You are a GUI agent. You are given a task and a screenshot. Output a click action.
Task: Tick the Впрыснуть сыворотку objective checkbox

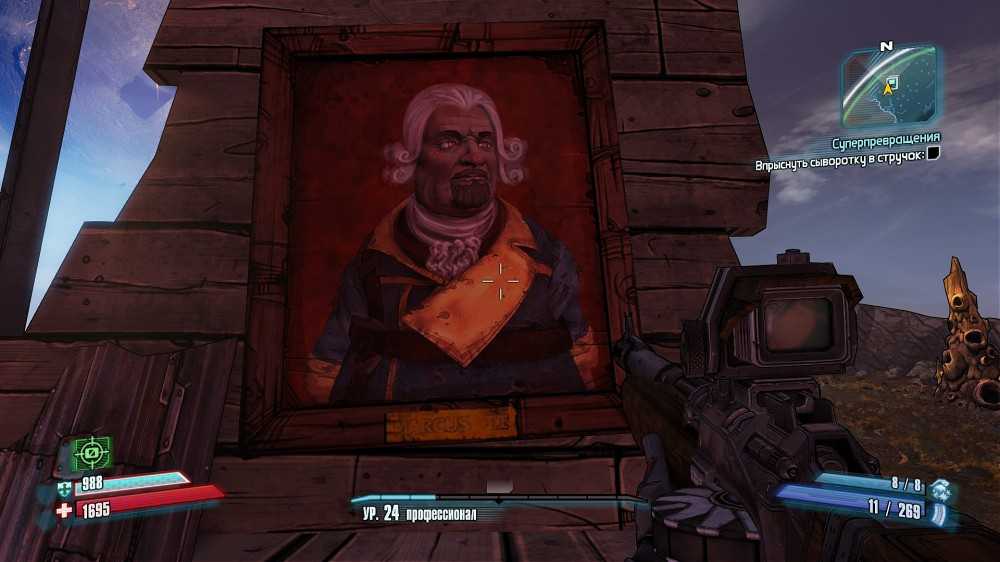[932, 154]
